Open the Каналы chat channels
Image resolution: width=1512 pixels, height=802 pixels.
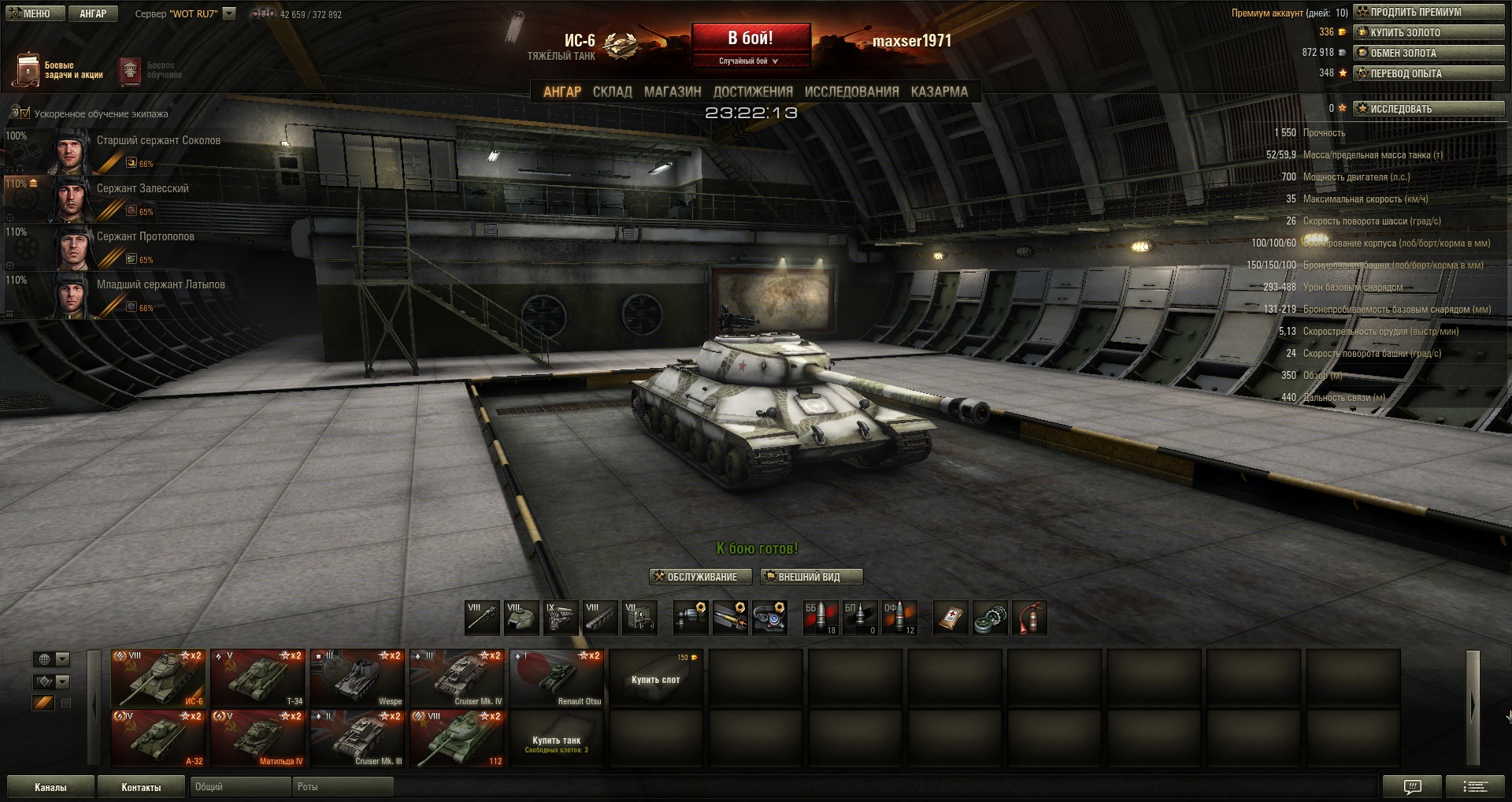(x=50, y=787)
